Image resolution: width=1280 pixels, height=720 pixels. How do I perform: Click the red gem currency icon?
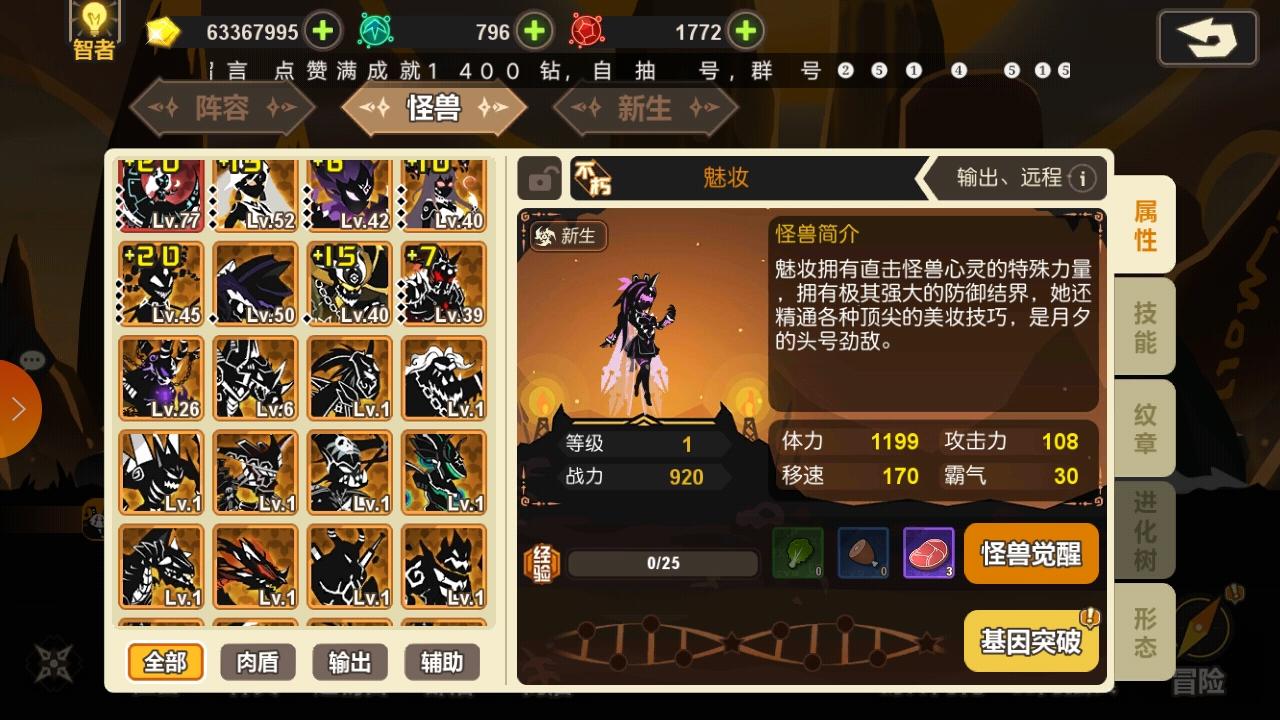point(586,31)
